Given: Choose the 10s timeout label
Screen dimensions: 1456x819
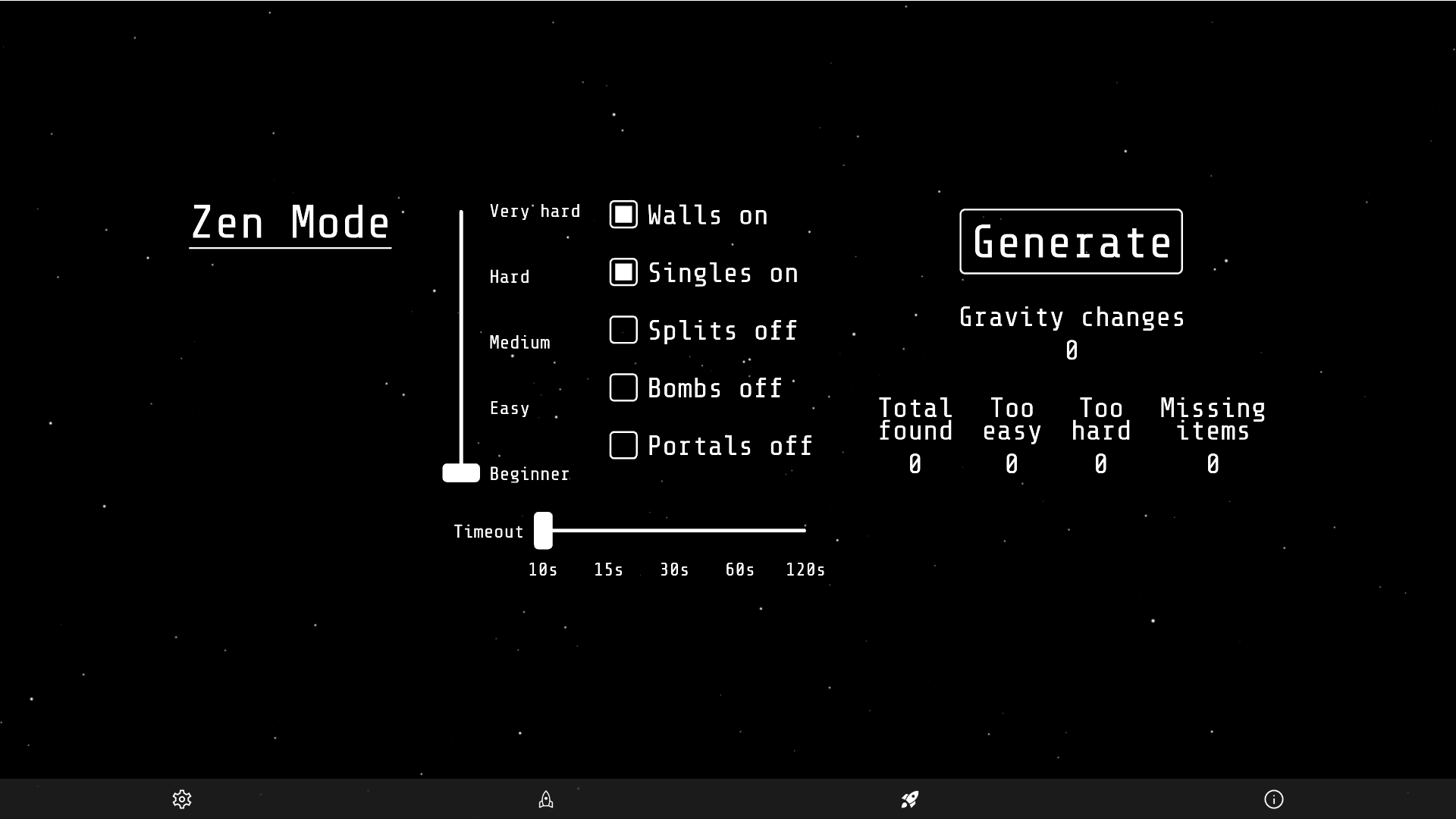Looking at the screenshot, I should (543, 570).
